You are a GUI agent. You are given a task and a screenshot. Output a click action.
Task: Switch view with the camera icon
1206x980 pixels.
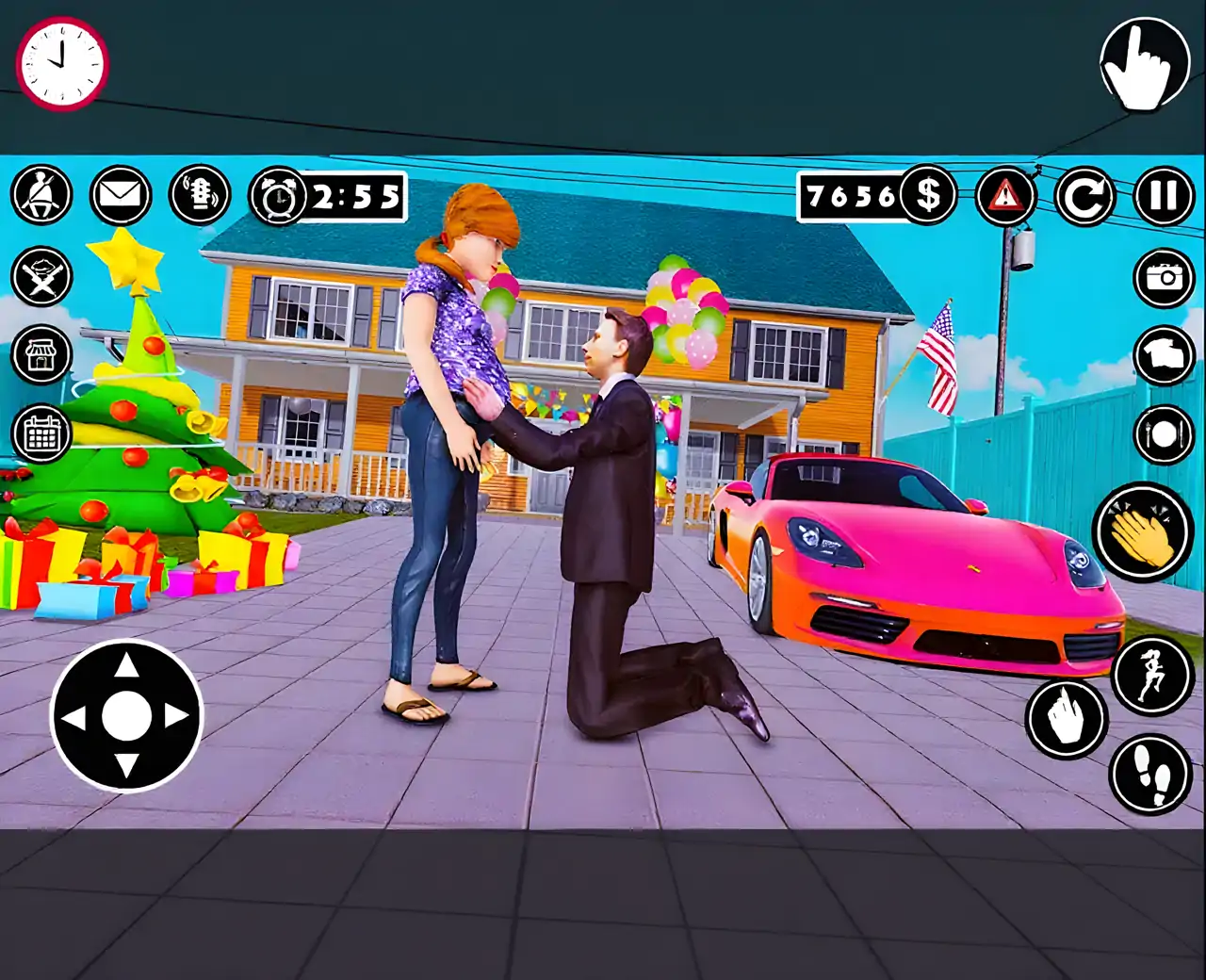pos(1164,277)
